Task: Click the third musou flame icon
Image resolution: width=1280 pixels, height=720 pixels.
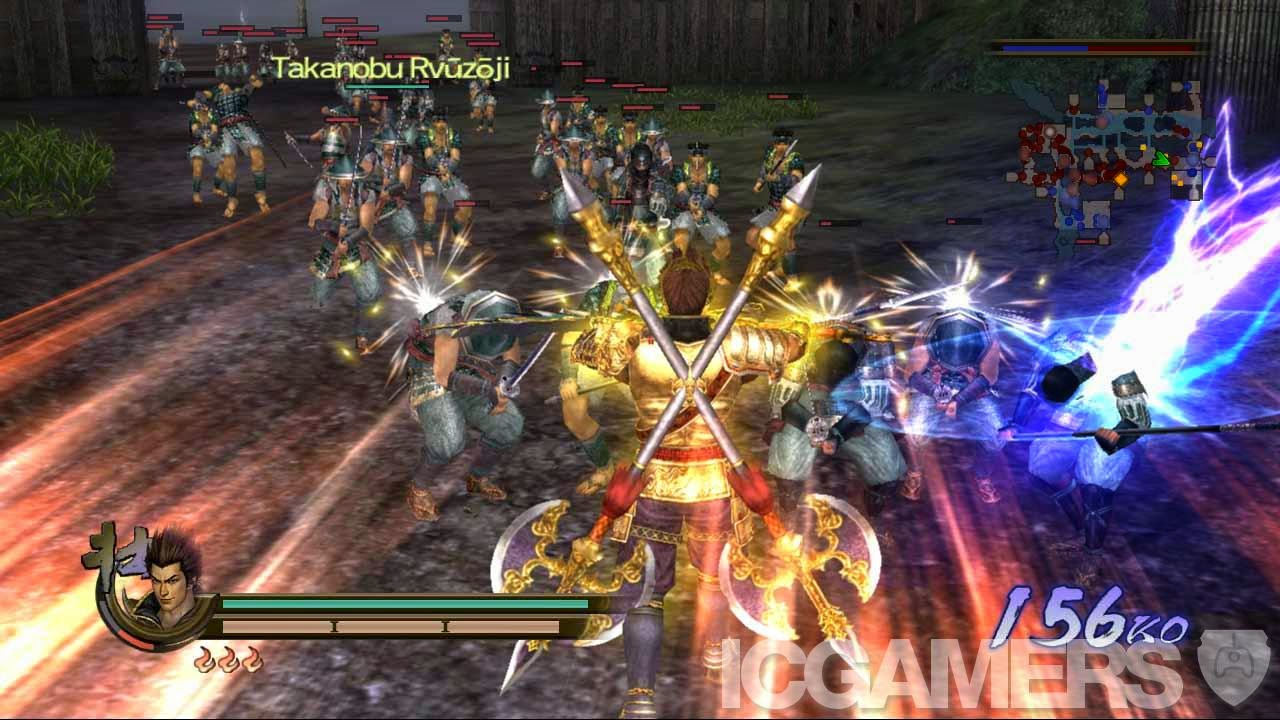Action: tap(253, 659)
